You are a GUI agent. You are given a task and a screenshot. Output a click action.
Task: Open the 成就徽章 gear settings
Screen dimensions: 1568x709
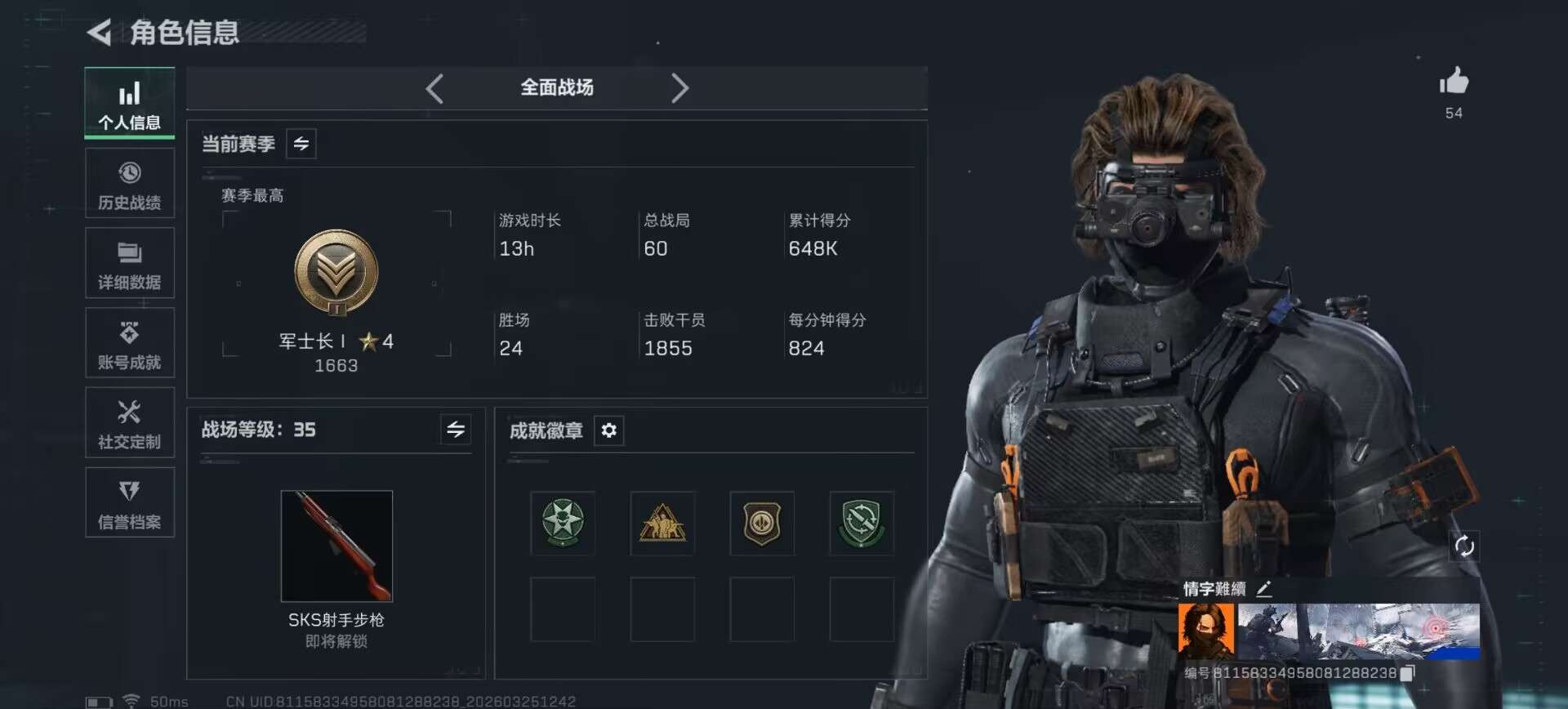click(x=609, y=430)
